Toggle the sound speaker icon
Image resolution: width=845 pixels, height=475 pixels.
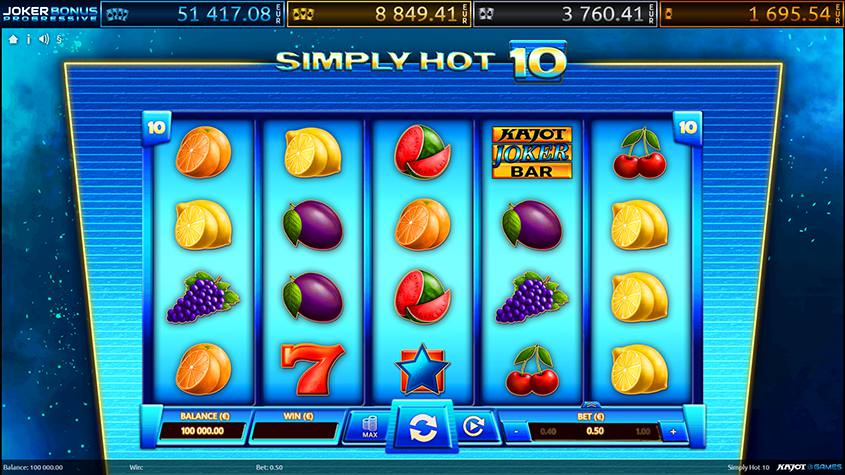(44, 39)
